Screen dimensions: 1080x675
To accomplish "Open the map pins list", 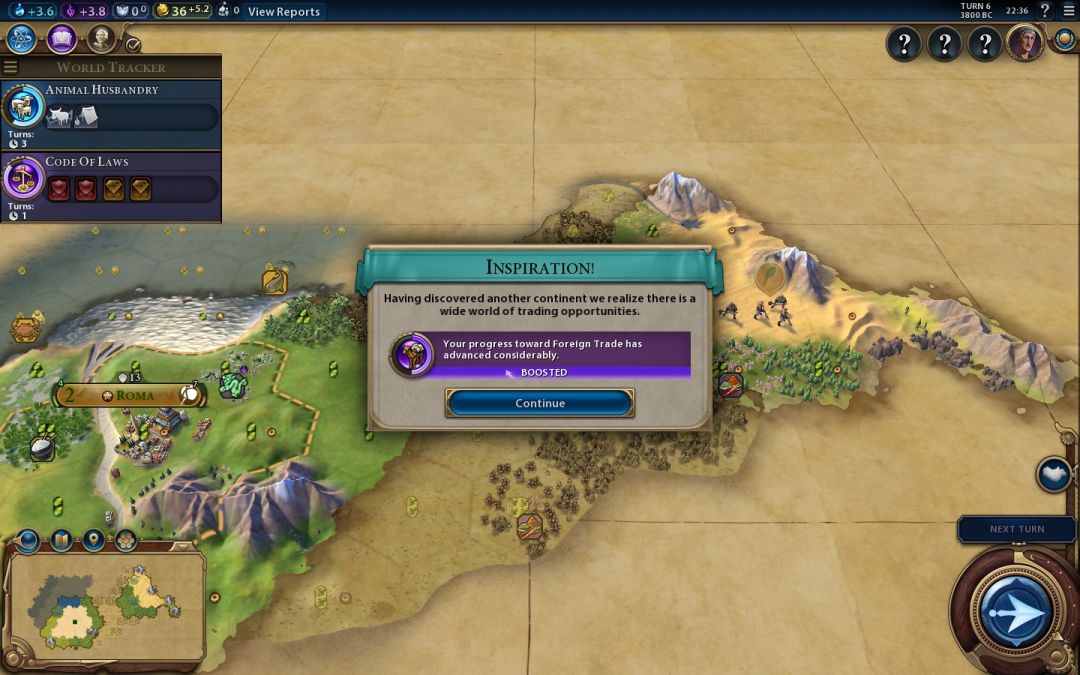I will click(93, 541).
